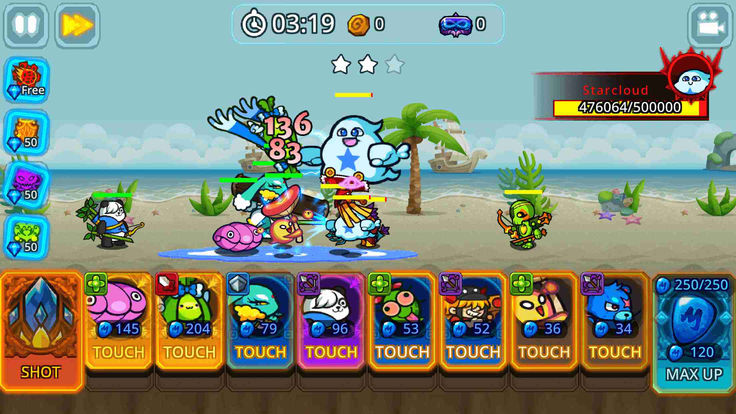The height and width of the screenshot is (414, 736).
Task: Summon the pink blob unit costing 145
Action: 119,320
